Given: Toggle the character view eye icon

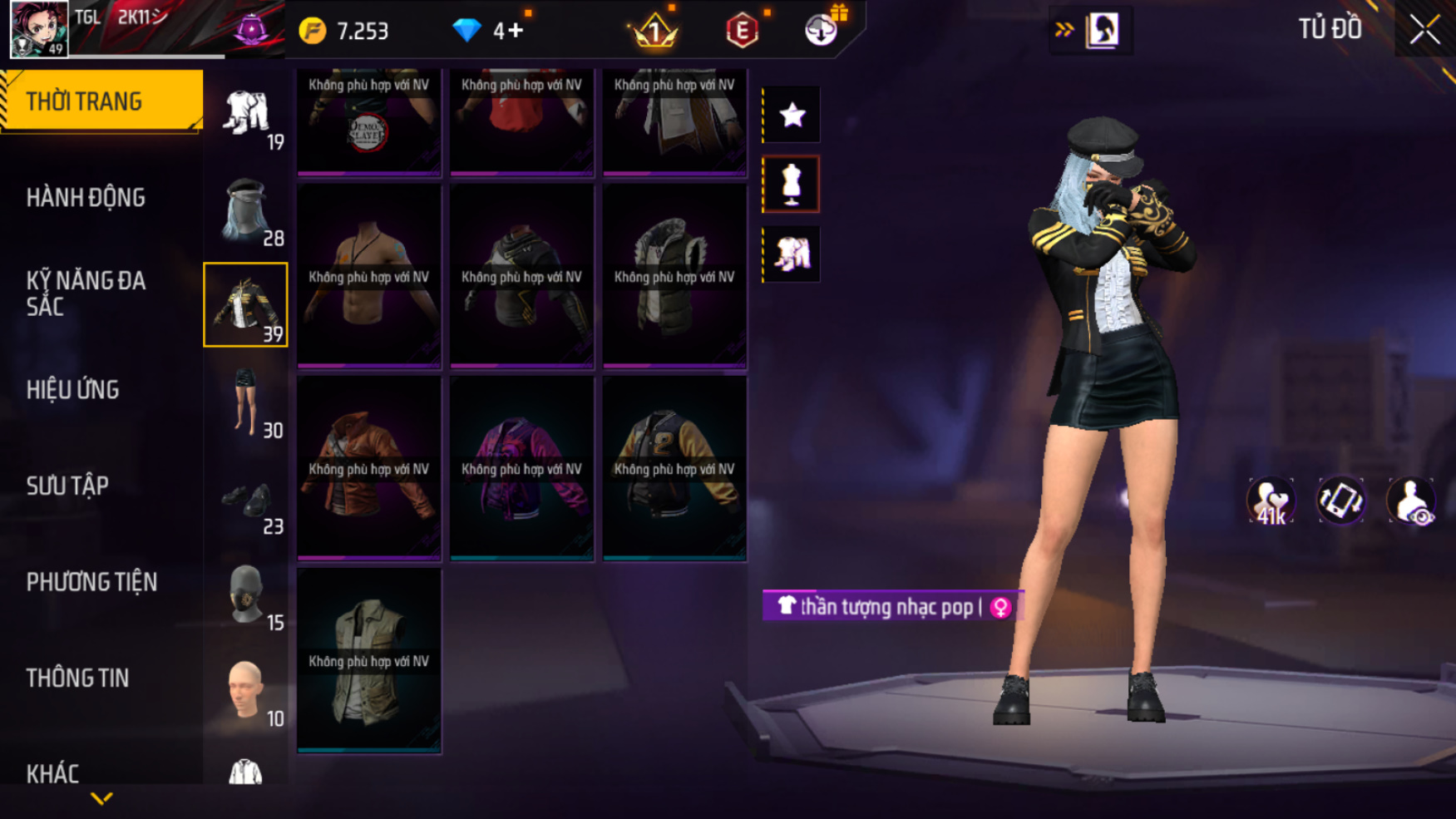Looking at the screenshot, I should [1411, 501].
